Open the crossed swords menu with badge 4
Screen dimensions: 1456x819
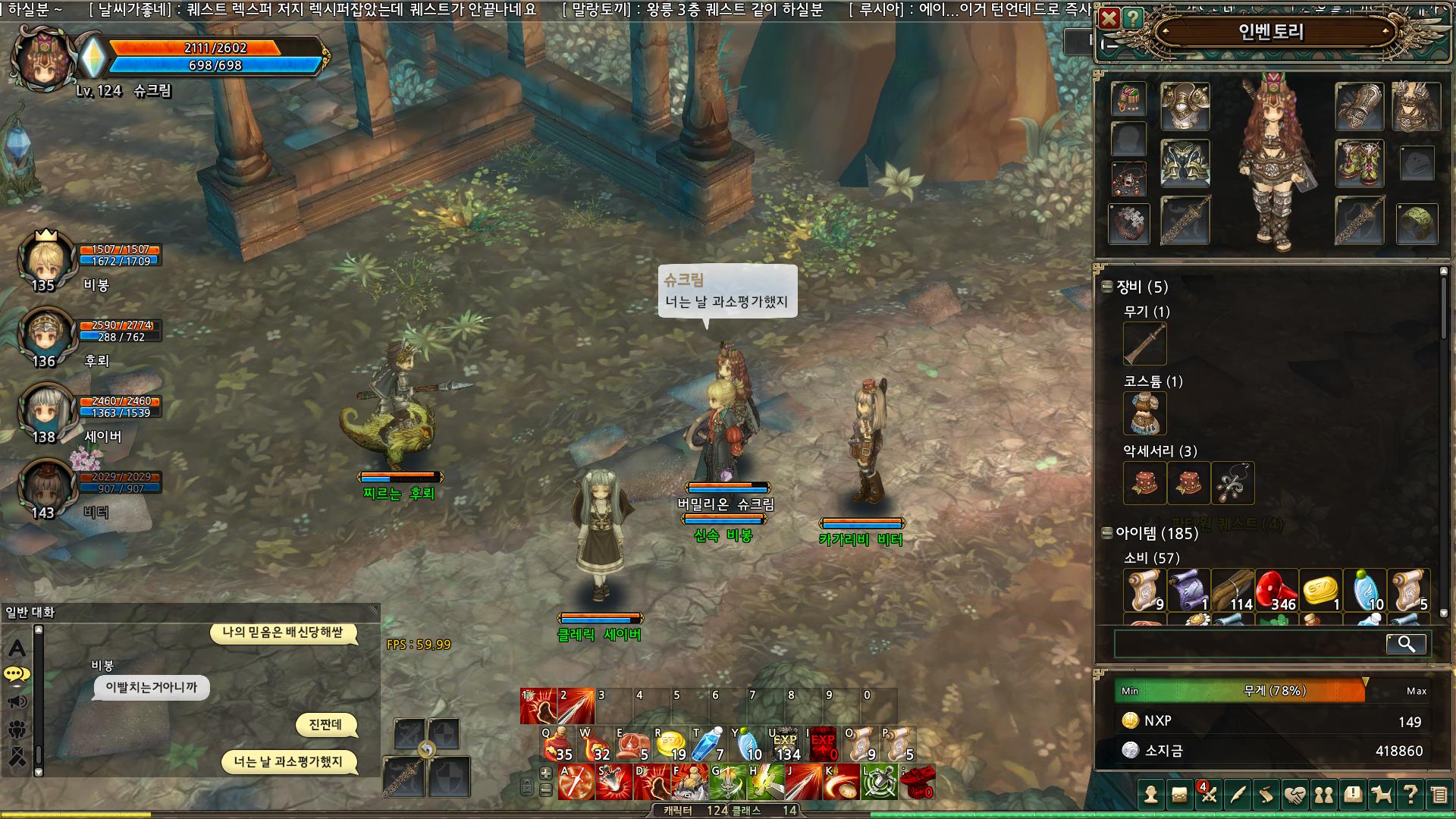point(1208,795)
